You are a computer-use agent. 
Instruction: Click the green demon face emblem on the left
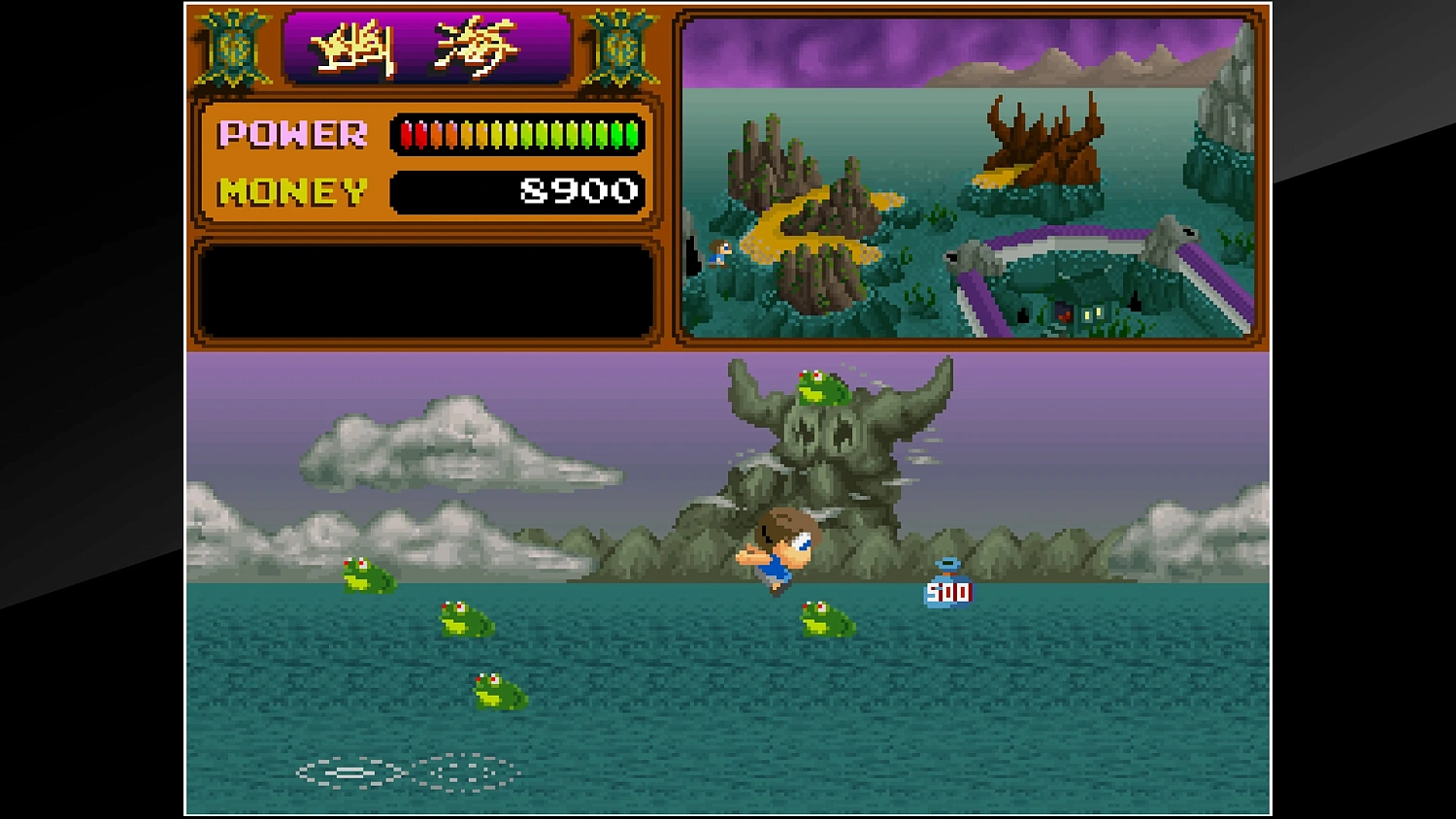pyautogui.click(x=233, y=50)
